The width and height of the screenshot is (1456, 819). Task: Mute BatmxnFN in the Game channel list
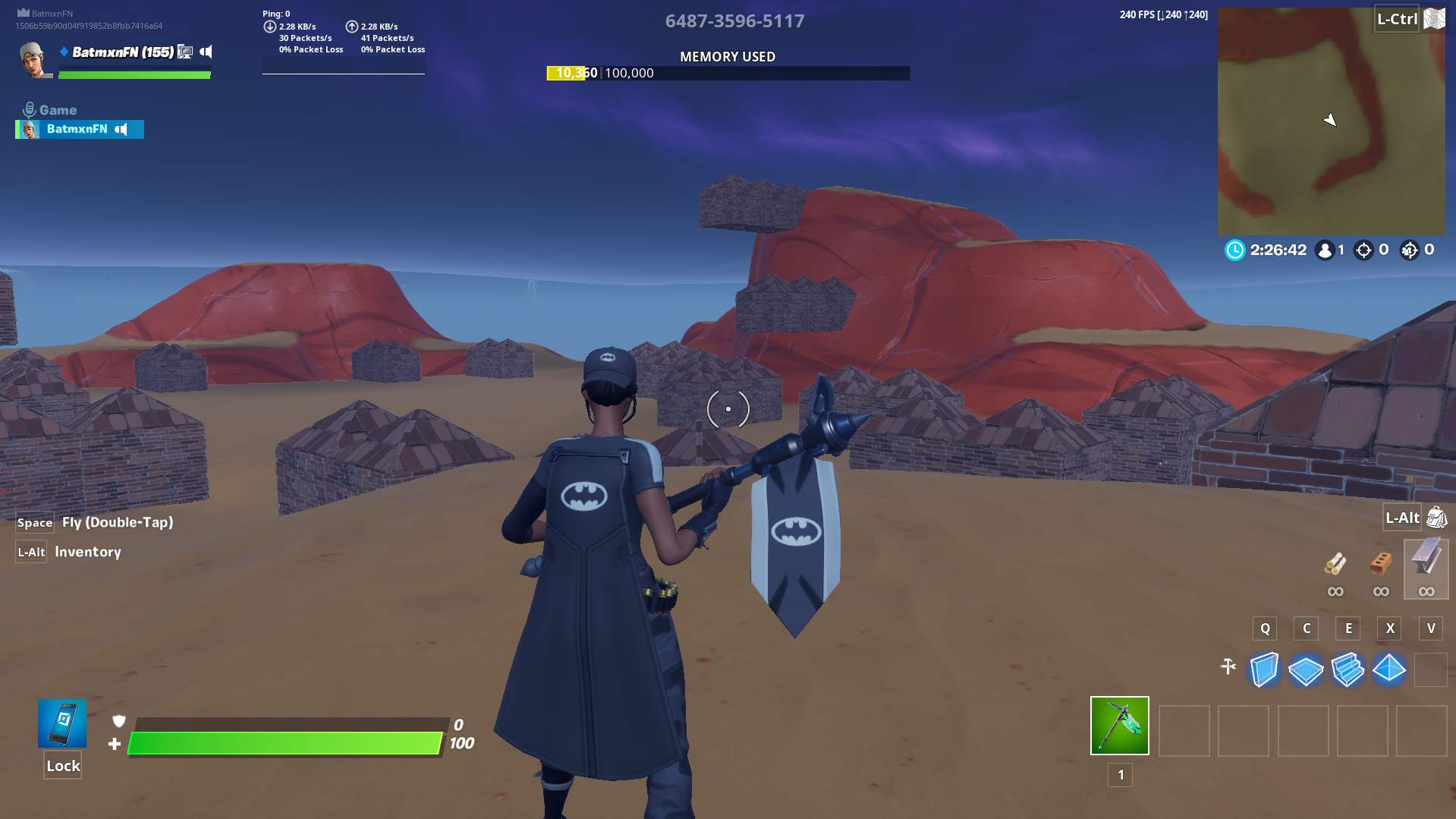tap(121, 129)
